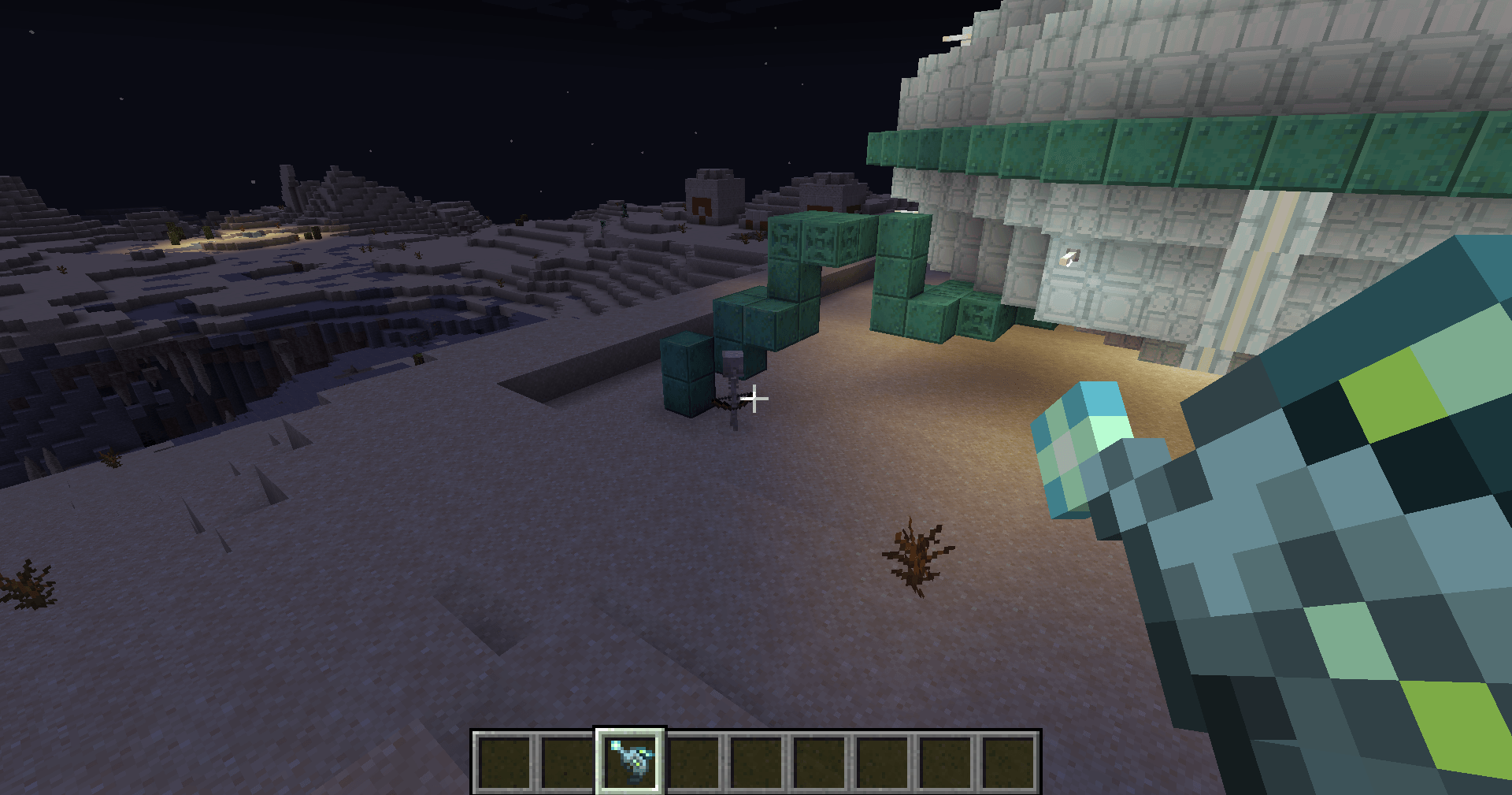
Task: Click the oxidized copper block below the skeleton
Action: (x=685, y=390)
